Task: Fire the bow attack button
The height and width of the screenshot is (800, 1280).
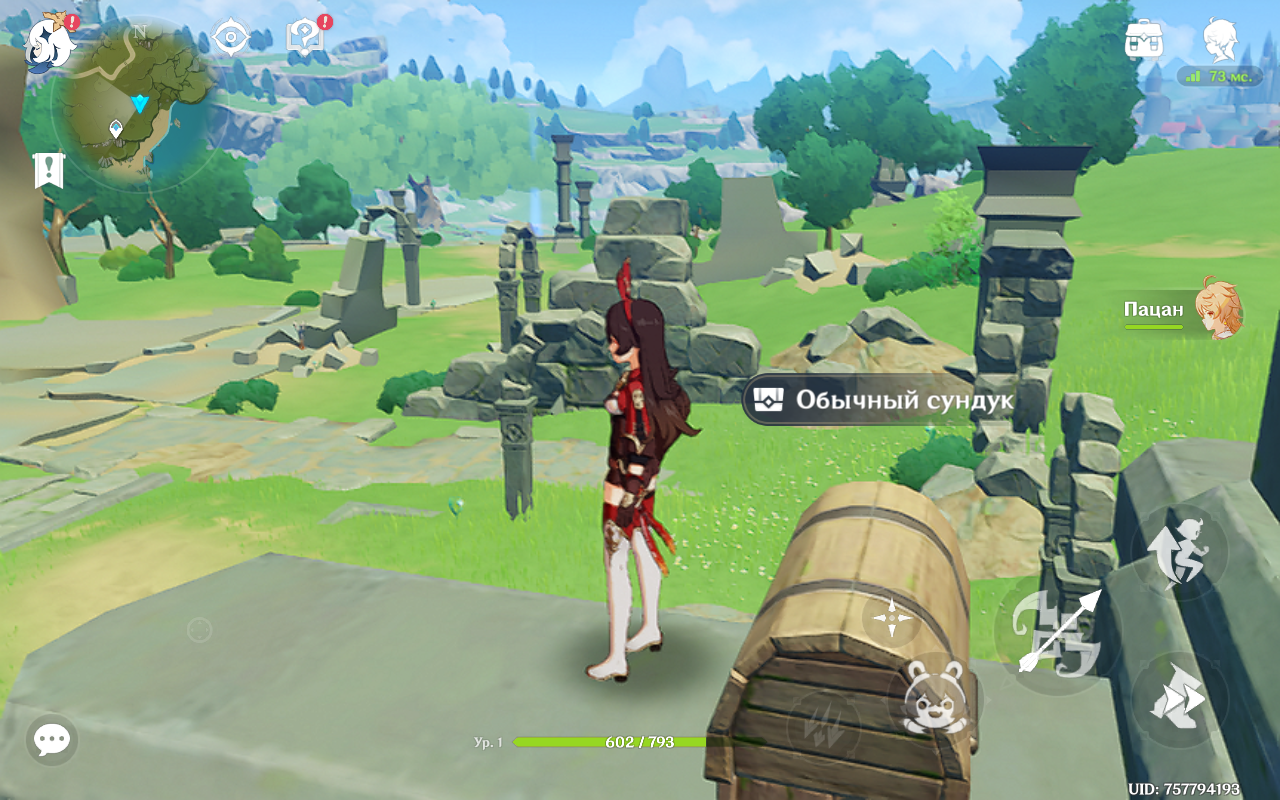Action: click(x=1055, y=632)
